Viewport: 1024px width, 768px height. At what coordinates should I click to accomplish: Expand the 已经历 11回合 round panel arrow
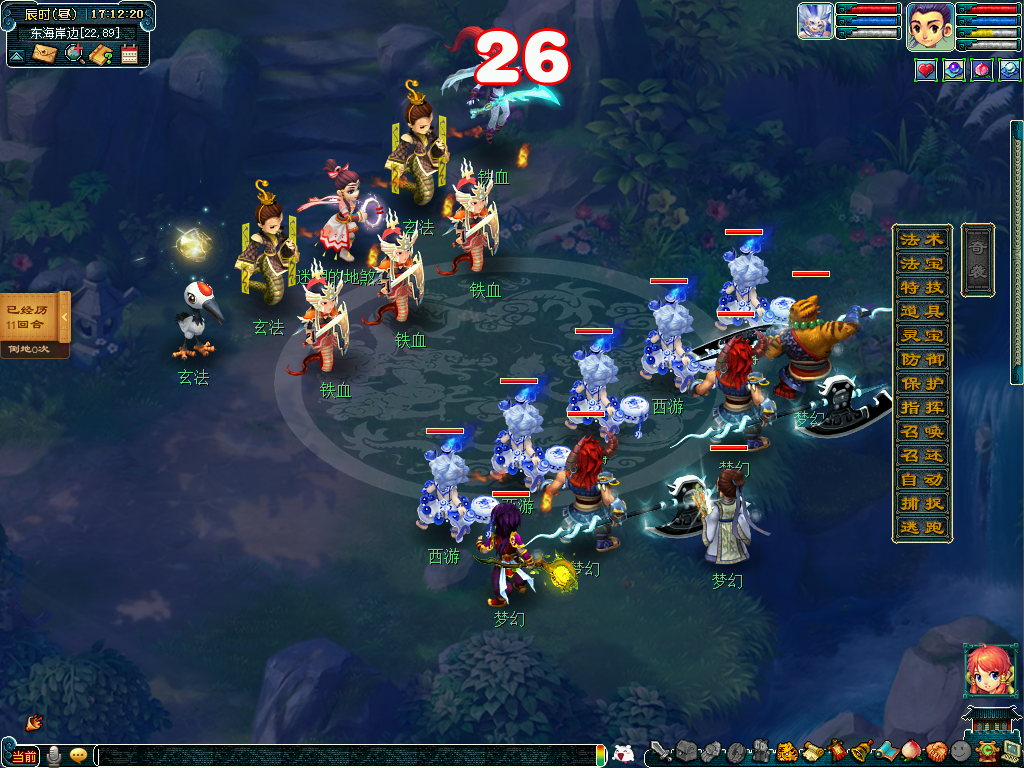(65, 317)
